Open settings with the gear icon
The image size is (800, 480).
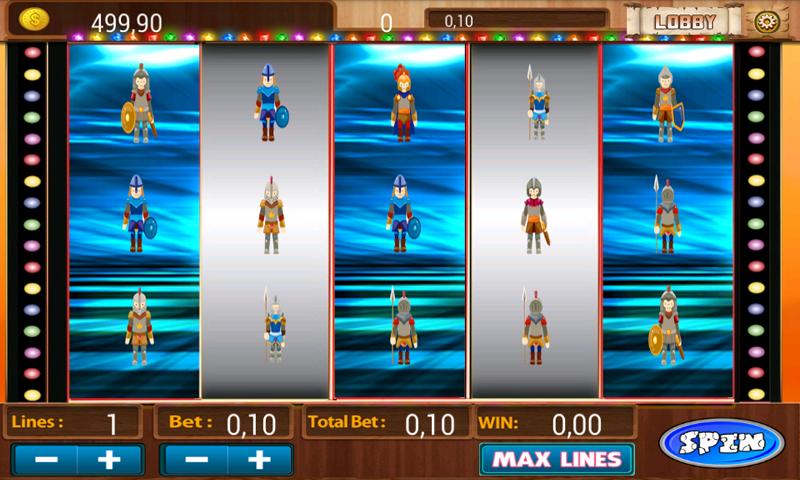(x=768, y=21)
